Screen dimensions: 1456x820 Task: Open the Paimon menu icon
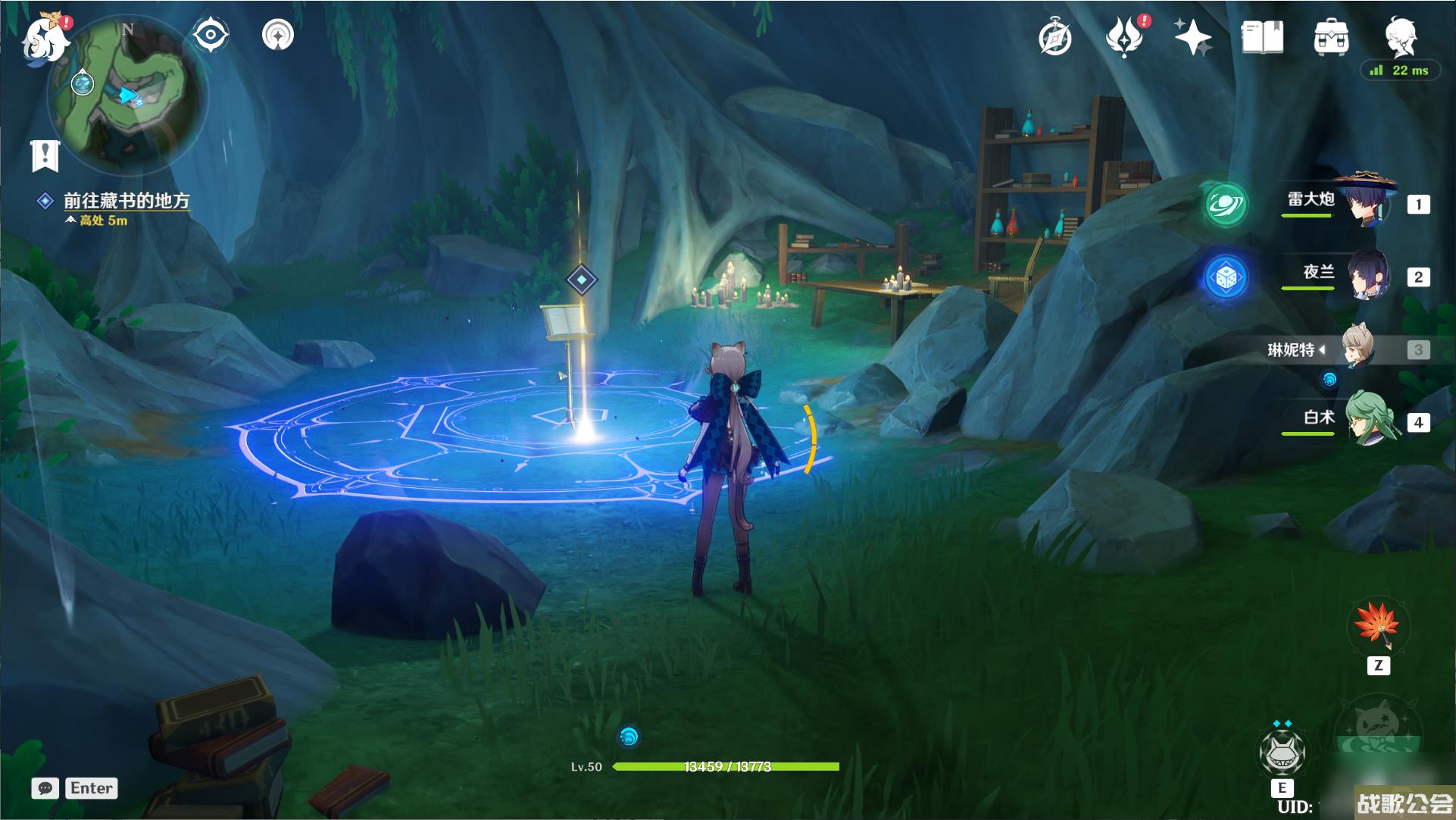point(44,39)
